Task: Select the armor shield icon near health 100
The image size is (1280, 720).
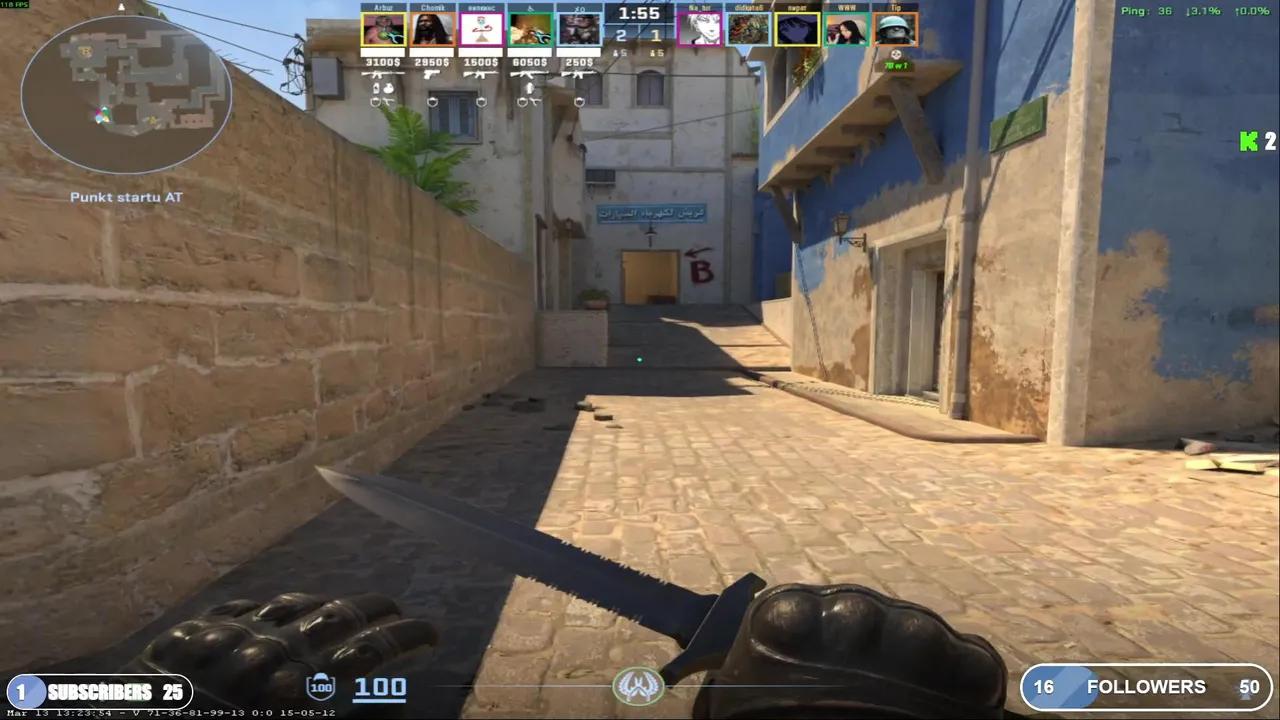Action: point(320,687)
